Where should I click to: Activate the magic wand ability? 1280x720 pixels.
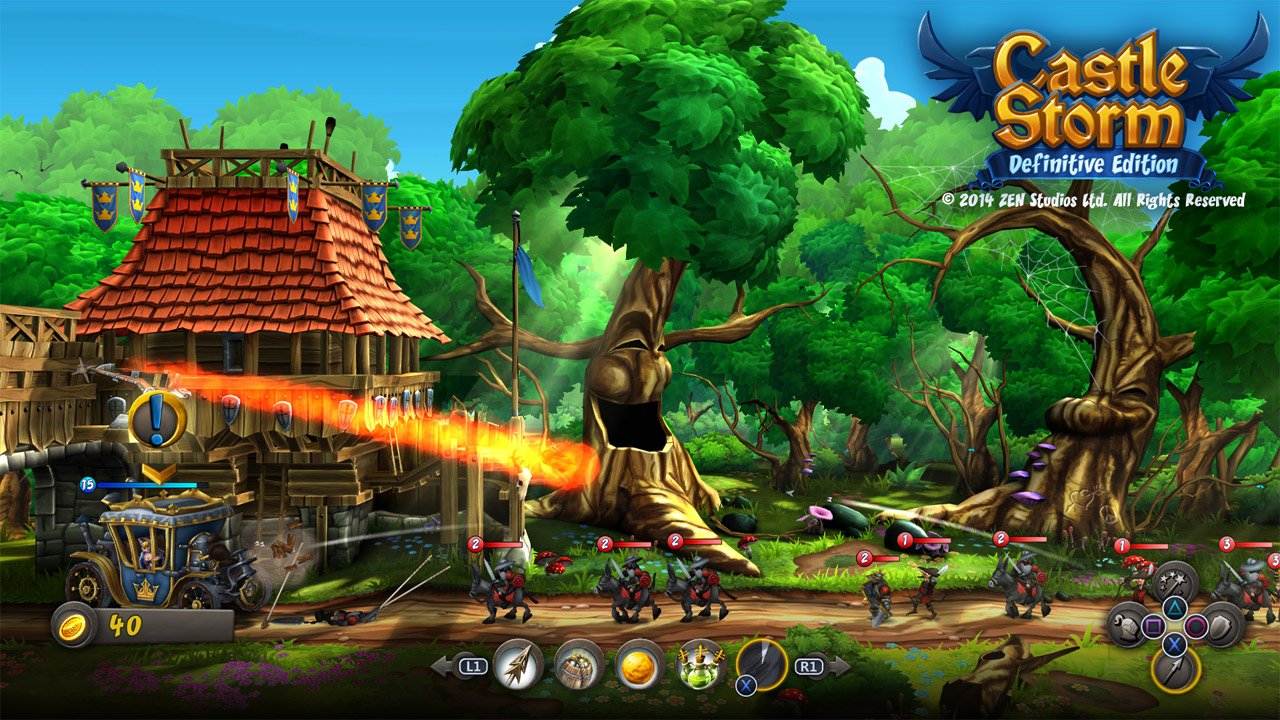point(1174,580)
